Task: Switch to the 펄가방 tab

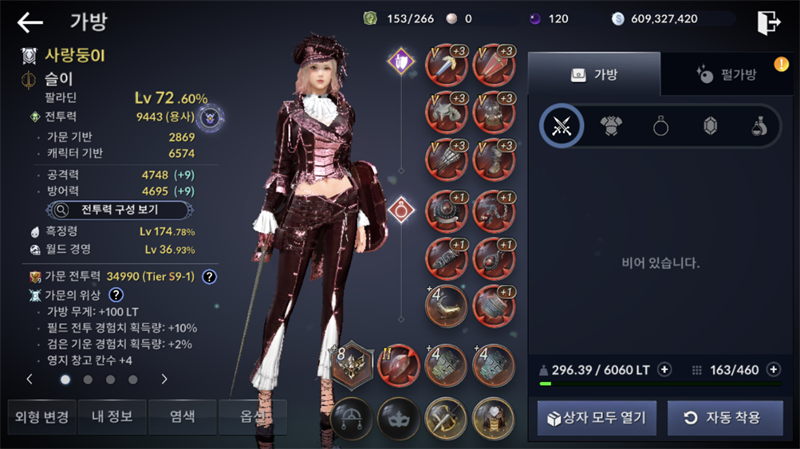Action: pyautogui.click(x=725, y=74)
